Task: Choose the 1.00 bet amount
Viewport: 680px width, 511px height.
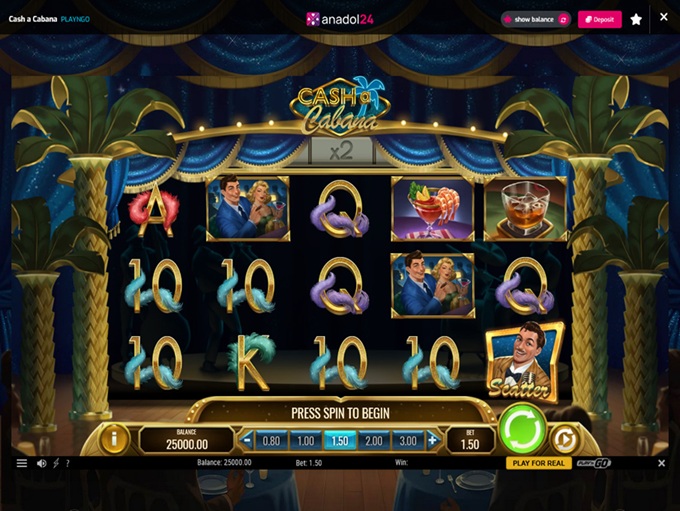Action: click(305, 440)
